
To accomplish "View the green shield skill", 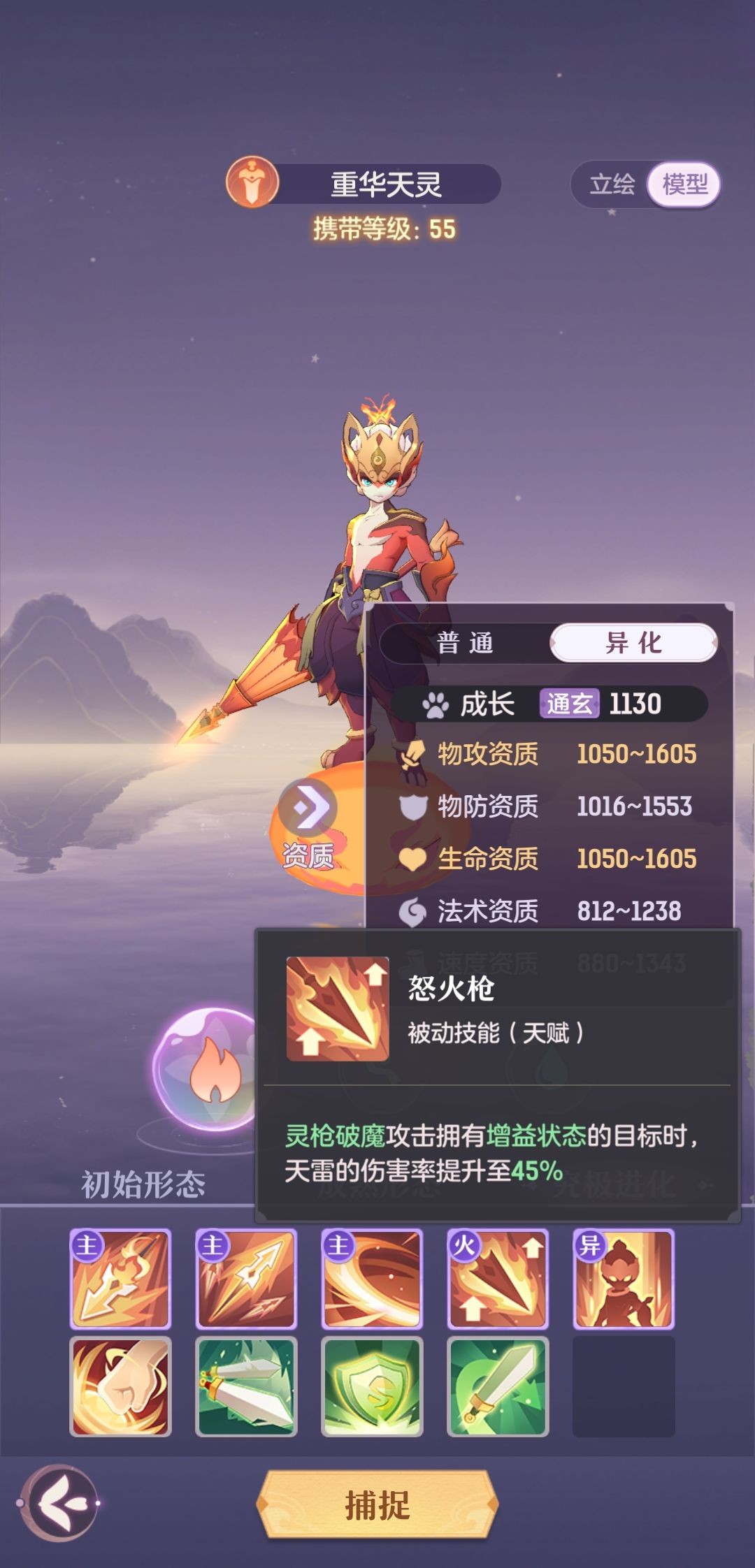I will coord(372,1386).
